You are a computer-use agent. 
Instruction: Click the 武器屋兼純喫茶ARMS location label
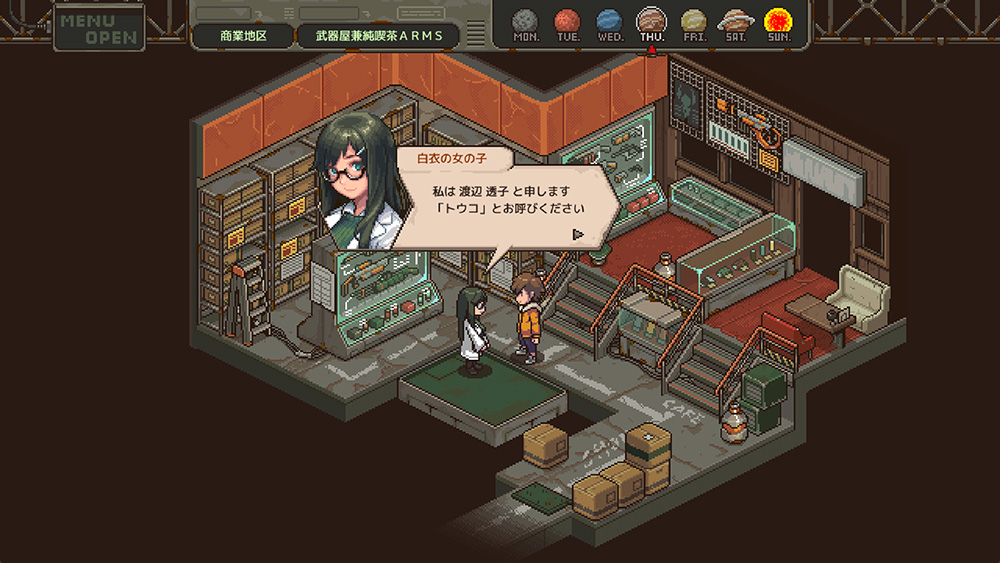[x=380, y=36]
